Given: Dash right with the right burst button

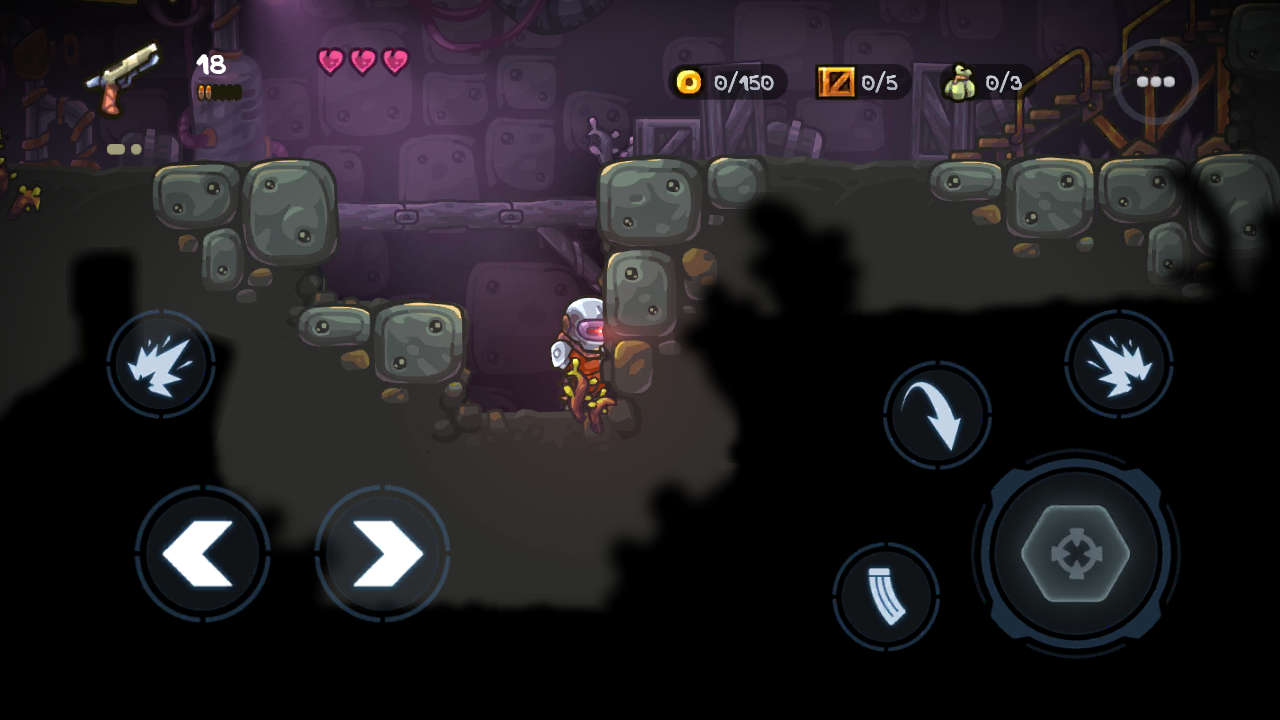Looking at the screenshot, I should pyautogui.click(x=1118, y=362).
